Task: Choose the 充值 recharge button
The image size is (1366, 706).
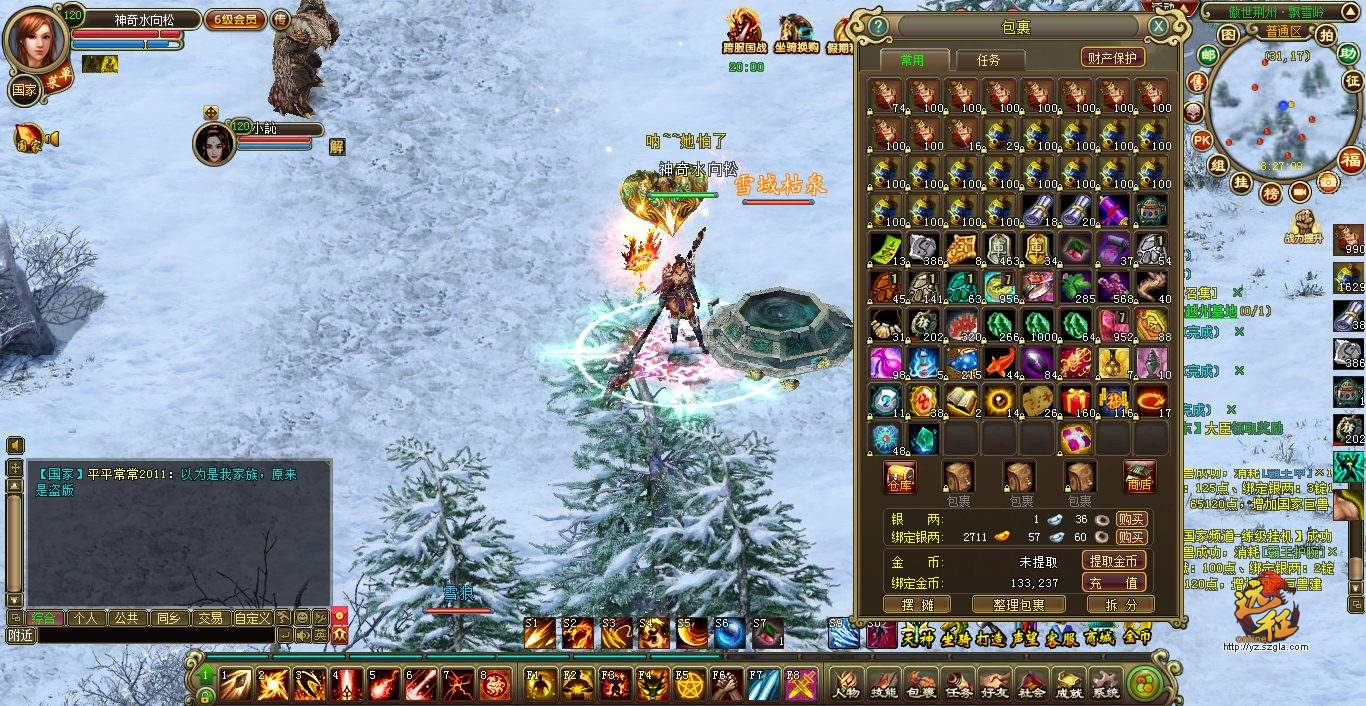Action: tap(1113, 583)
